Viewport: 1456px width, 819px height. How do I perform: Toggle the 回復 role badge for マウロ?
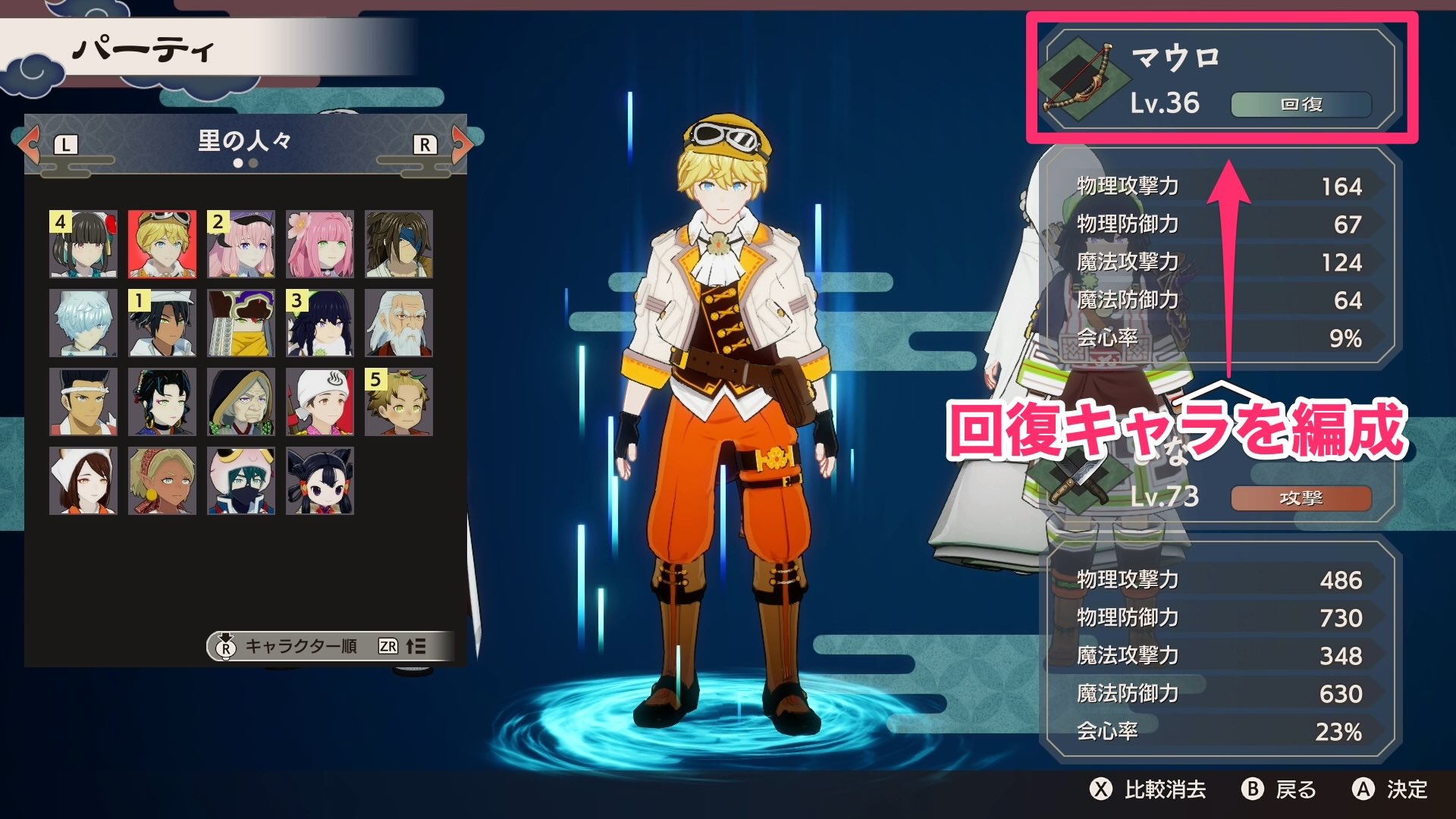click(x=1302, y=105)
